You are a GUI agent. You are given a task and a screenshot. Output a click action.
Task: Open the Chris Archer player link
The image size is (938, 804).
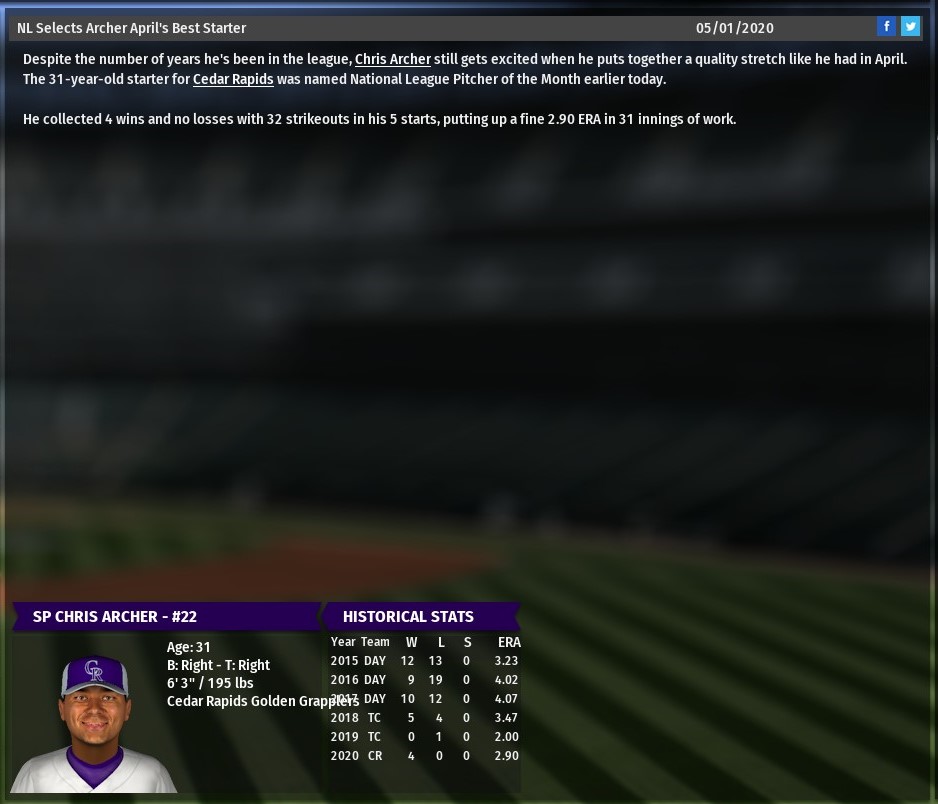click(392, 59)
